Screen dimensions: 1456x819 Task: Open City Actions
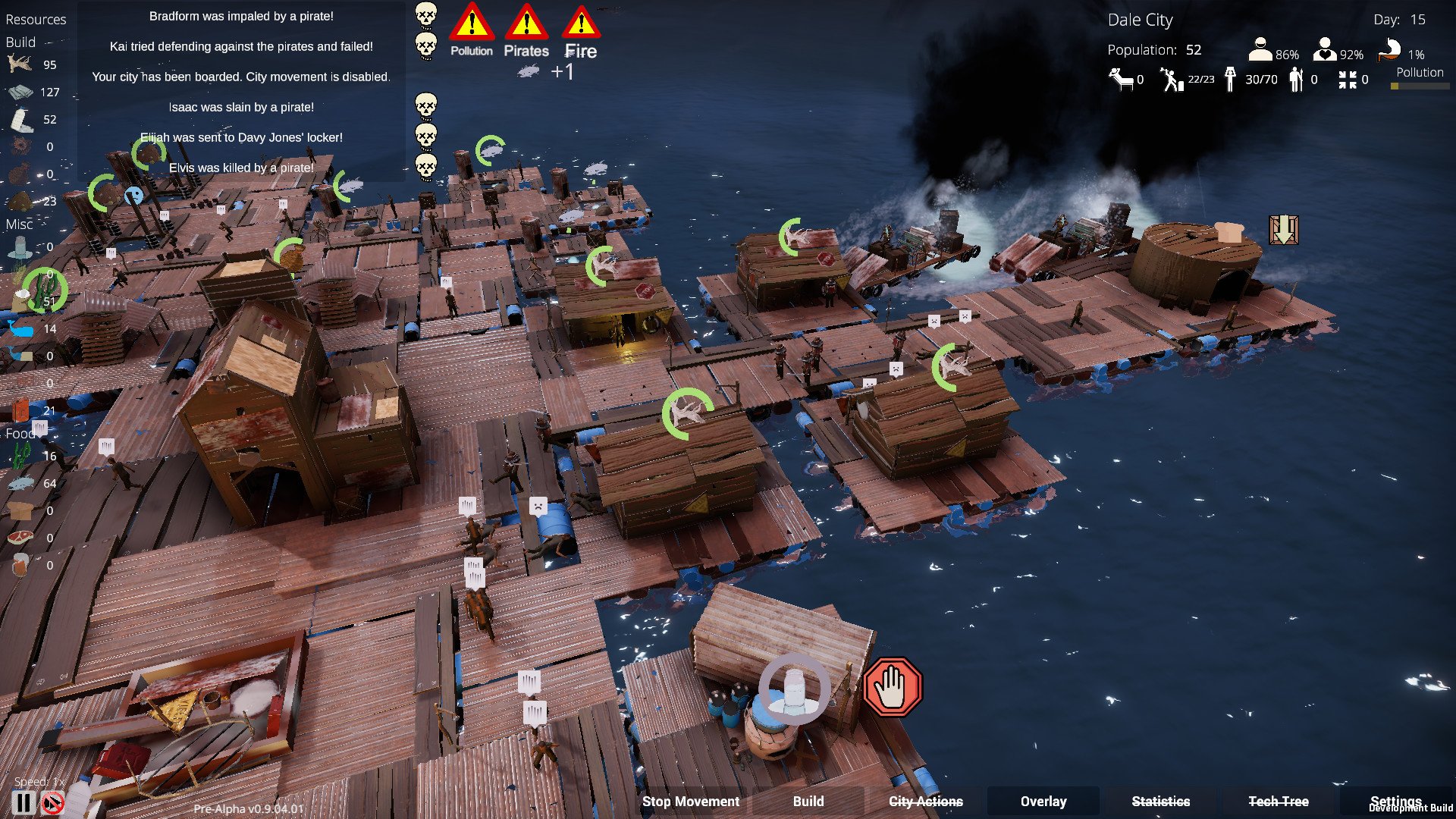point(925,801)
